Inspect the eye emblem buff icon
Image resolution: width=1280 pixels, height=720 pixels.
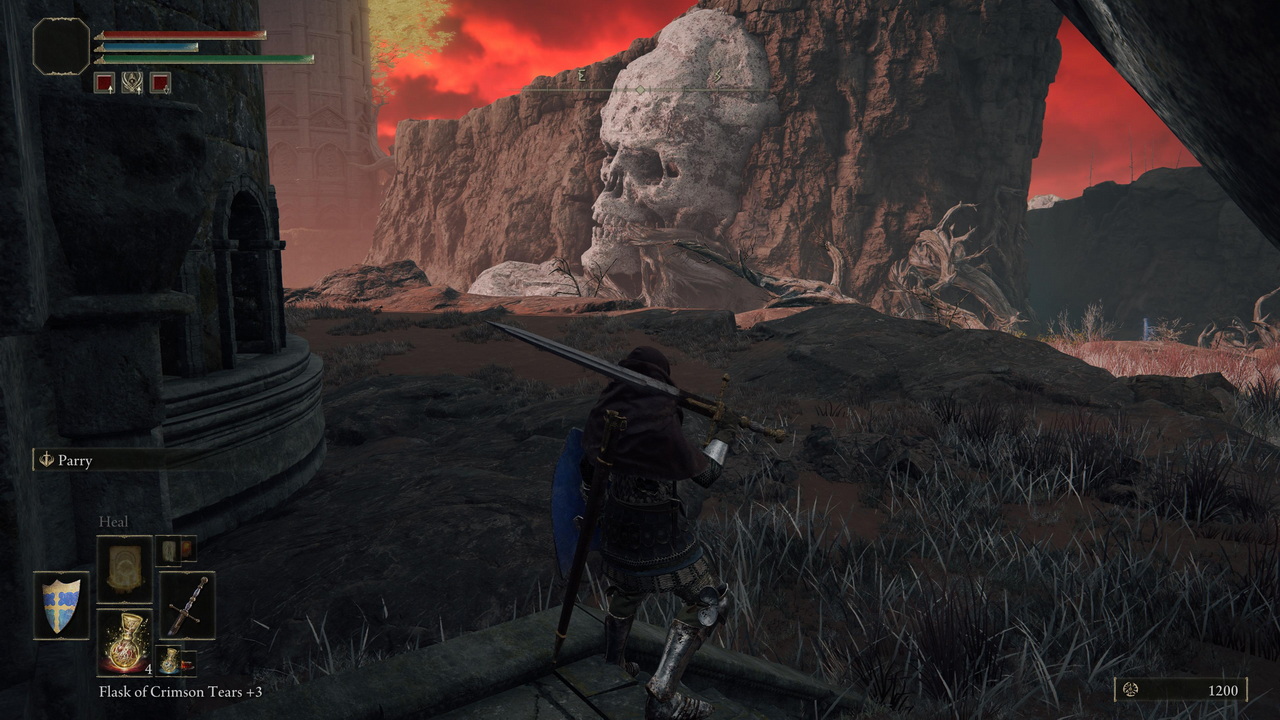(x=132, y=83)
